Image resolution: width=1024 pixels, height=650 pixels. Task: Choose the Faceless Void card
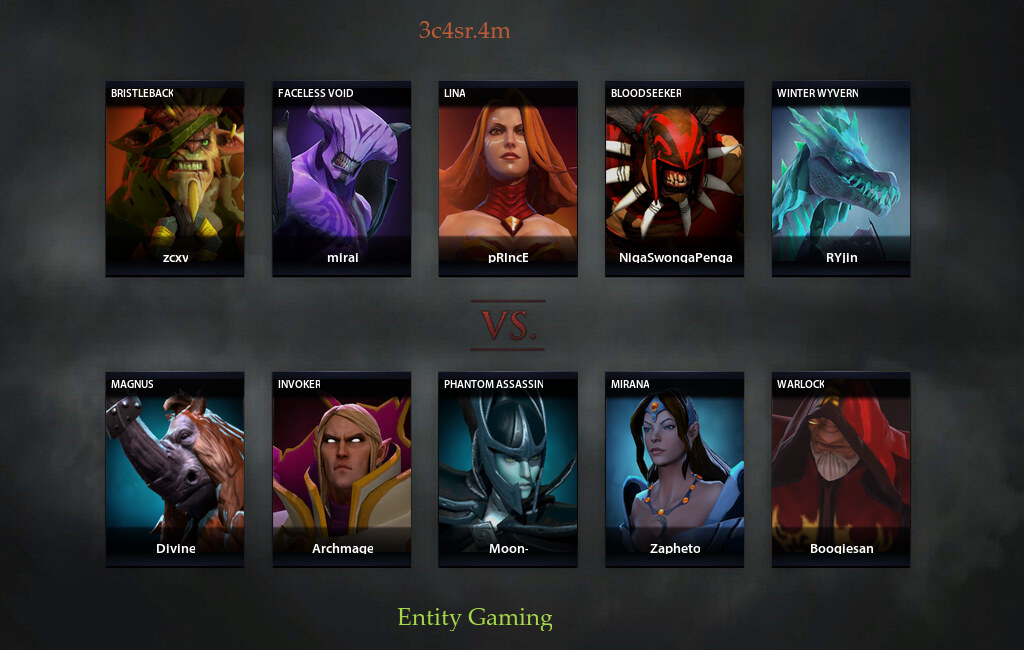click(x=341, y=178)
